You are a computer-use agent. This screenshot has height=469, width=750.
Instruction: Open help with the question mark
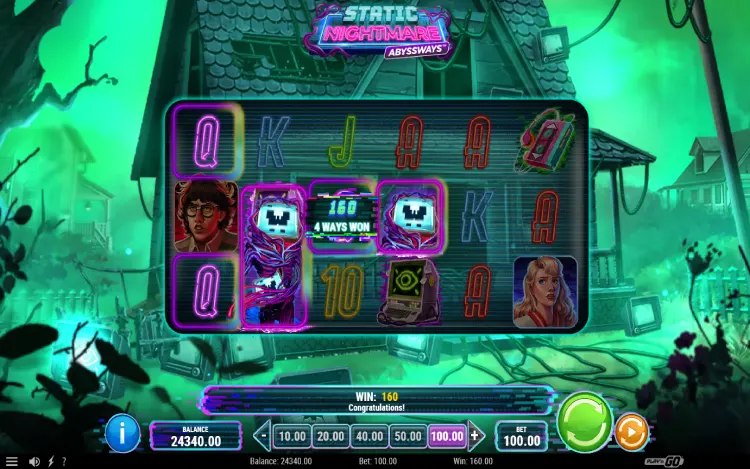click(x=64, y=461)
